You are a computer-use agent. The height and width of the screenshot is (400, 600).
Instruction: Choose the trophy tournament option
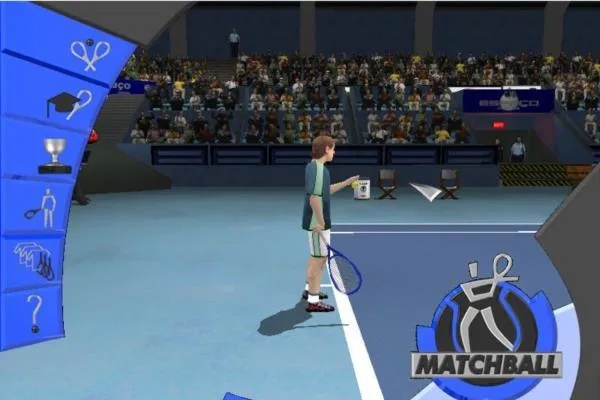tap(55, 155)
